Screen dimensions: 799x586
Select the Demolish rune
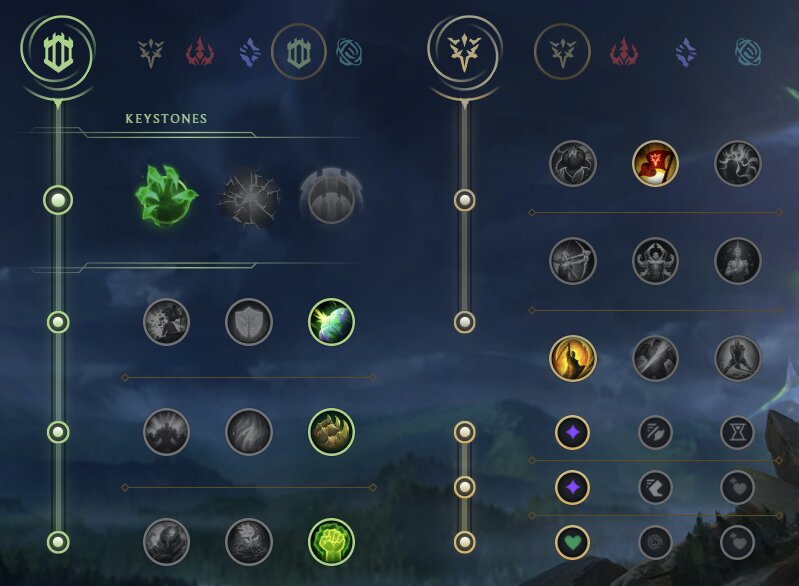(x=166, y=322)
